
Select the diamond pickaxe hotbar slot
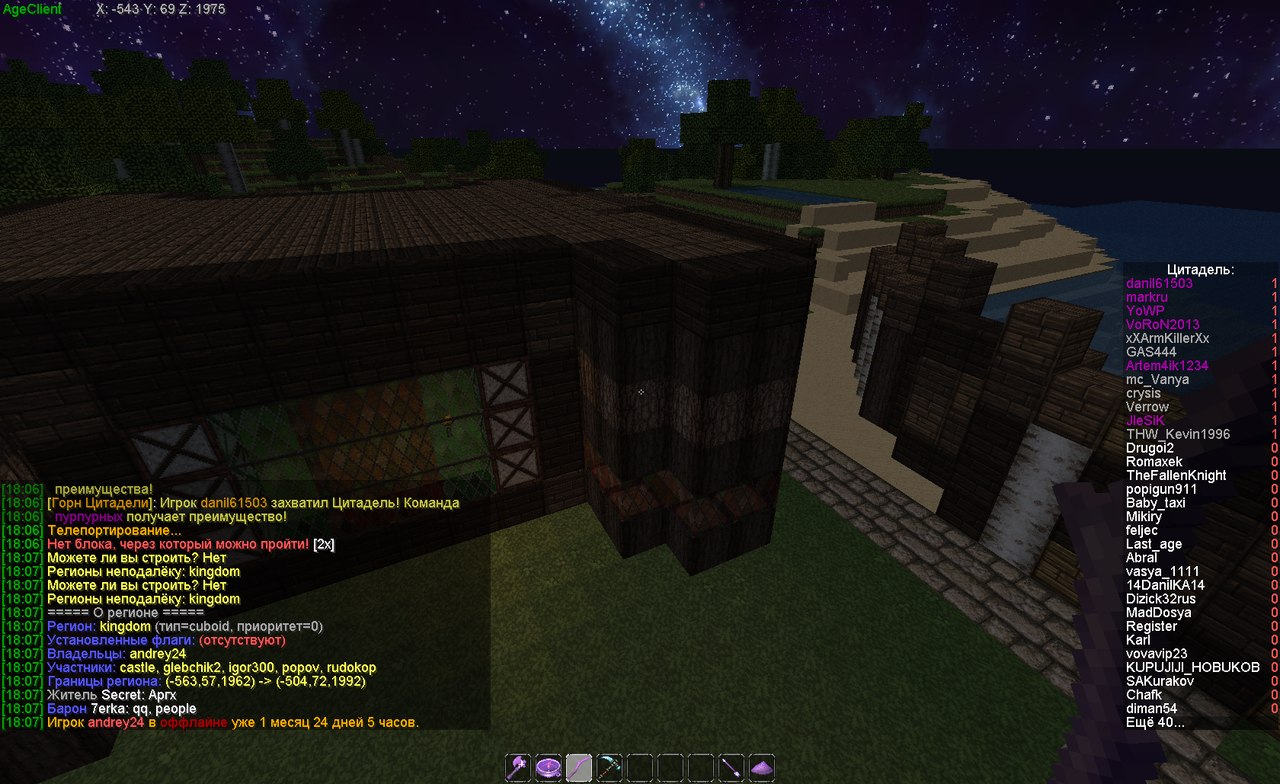point(609,767)
